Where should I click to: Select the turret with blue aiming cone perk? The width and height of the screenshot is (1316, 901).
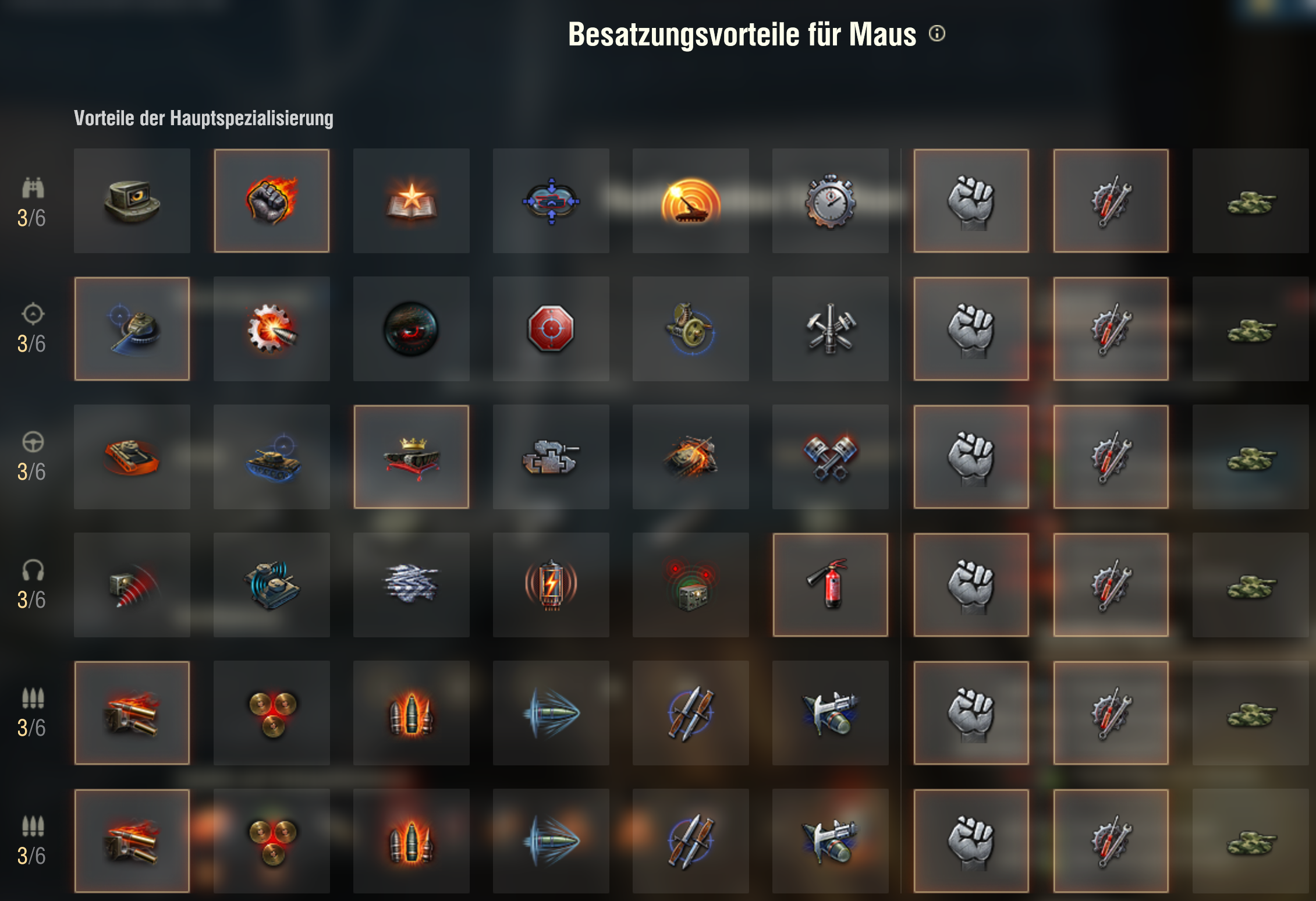coord(132,329)
